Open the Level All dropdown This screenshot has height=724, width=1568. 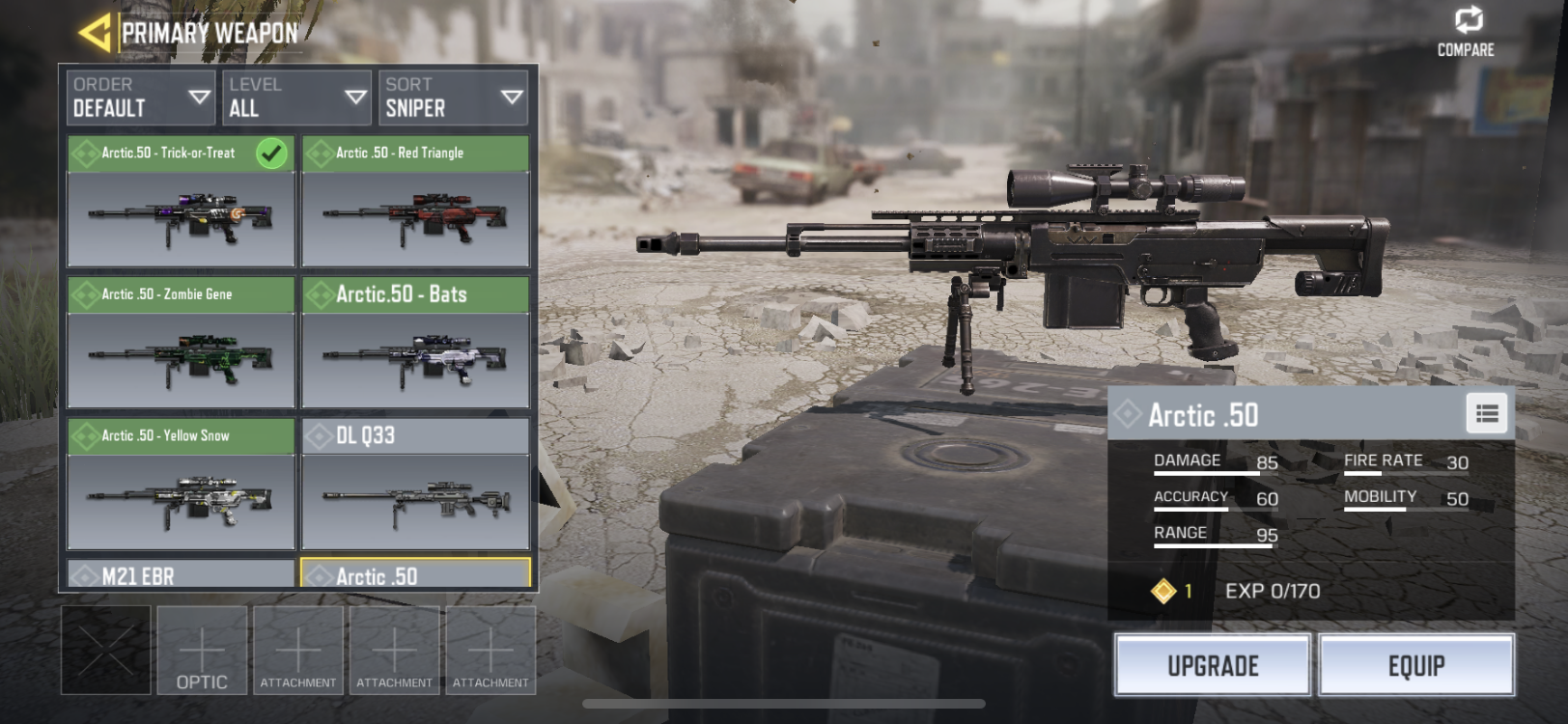point(296,97)
